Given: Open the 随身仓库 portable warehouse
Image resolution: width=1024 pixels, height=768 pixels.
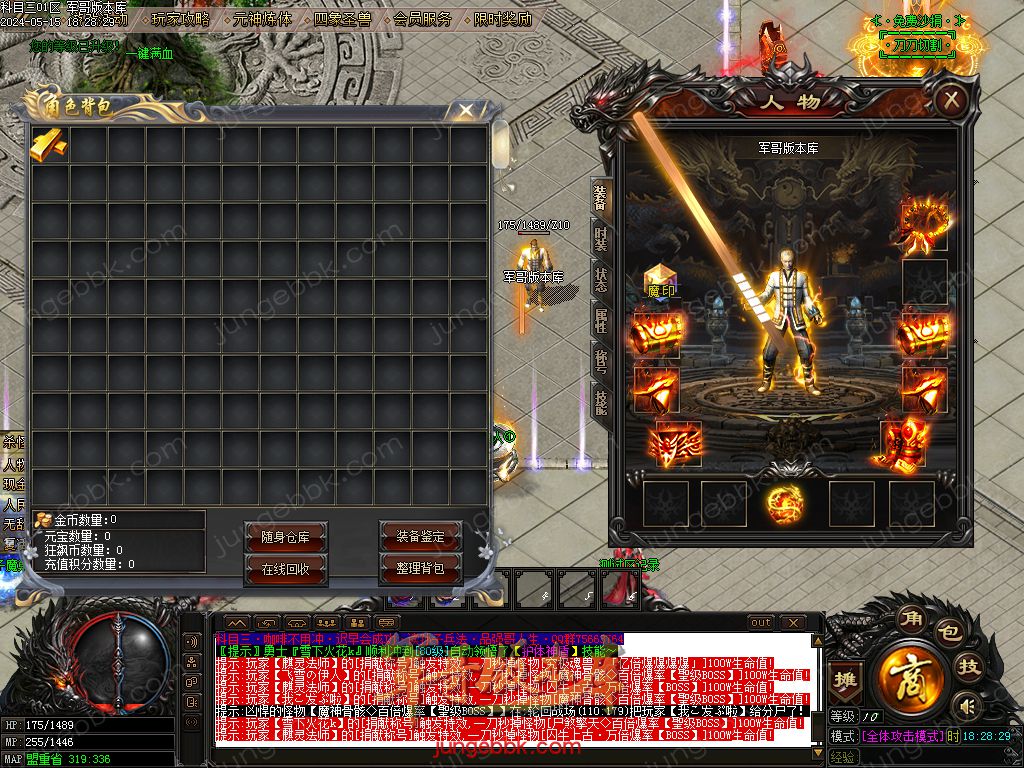Looking at the screenshot, I should pyautogui.click(x=286, y=537).
